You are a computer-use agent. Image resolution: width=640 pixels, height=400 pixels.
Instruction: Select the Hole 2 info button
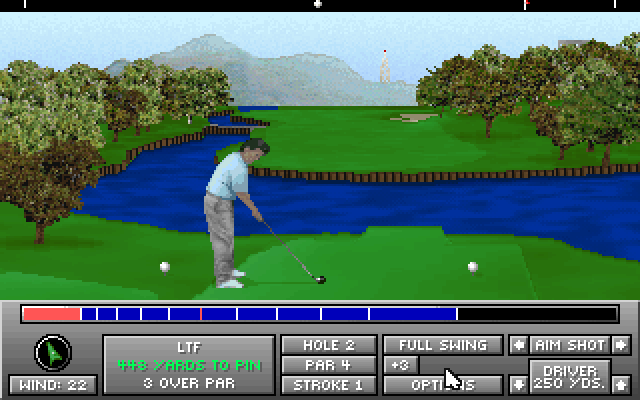pos(328,345)
